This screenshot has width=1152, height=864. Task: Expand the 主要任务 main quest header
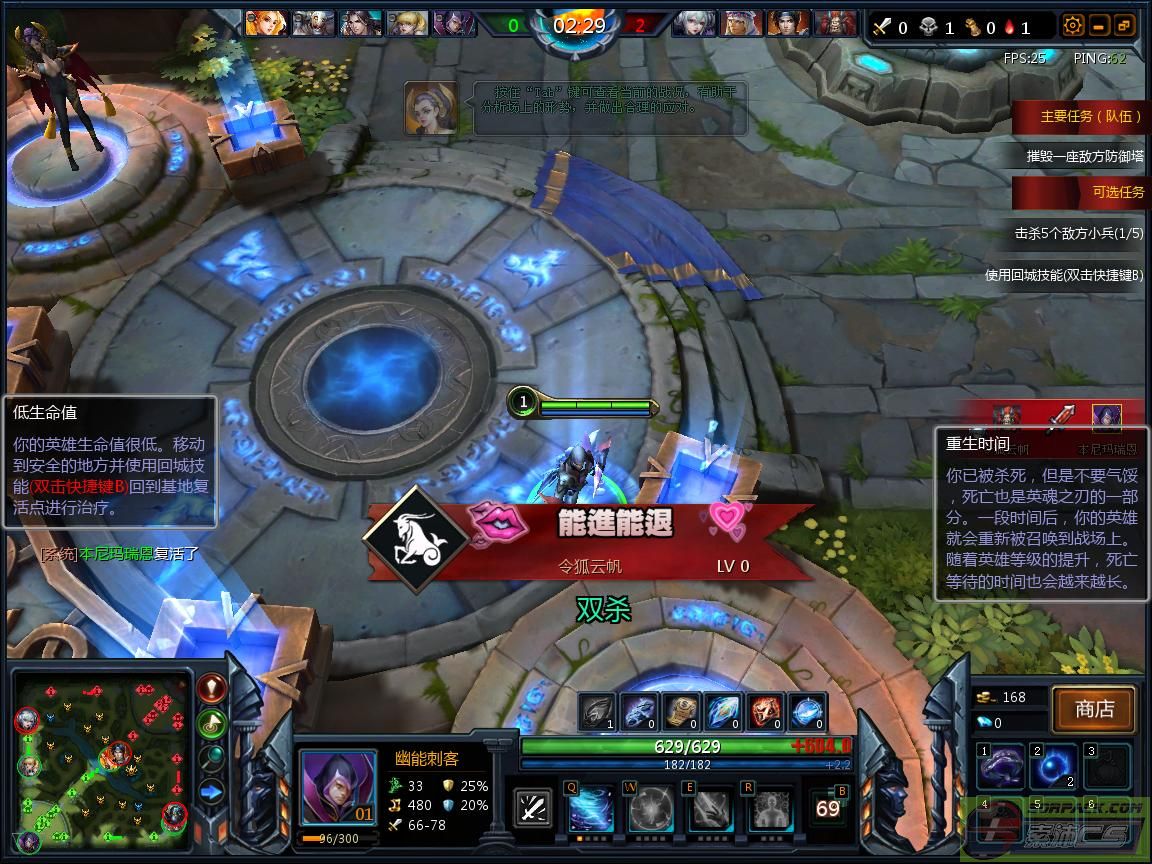pos(1080,116)
